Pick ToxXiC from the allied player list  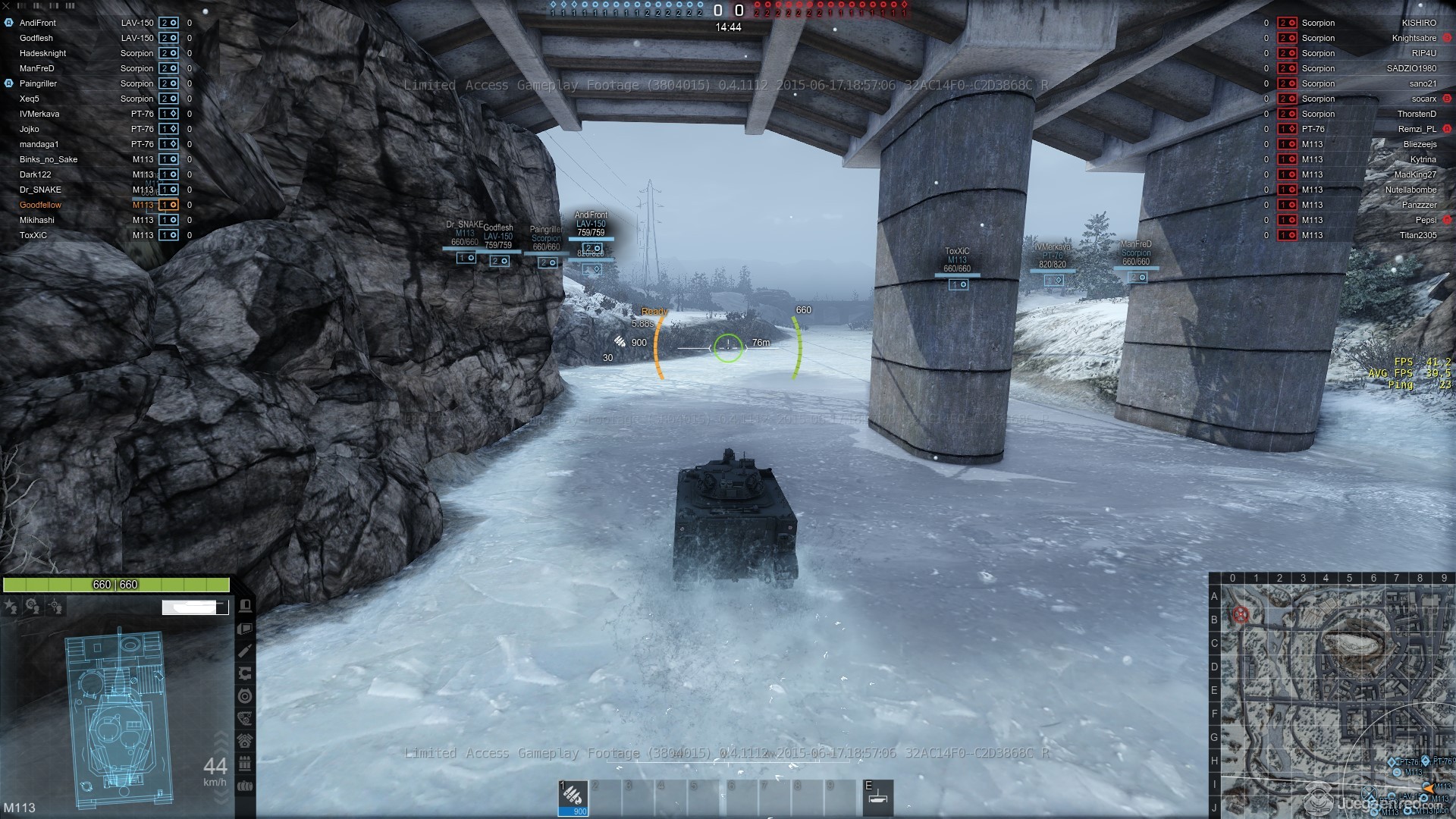pyautogui.click(x=33, y=235)
